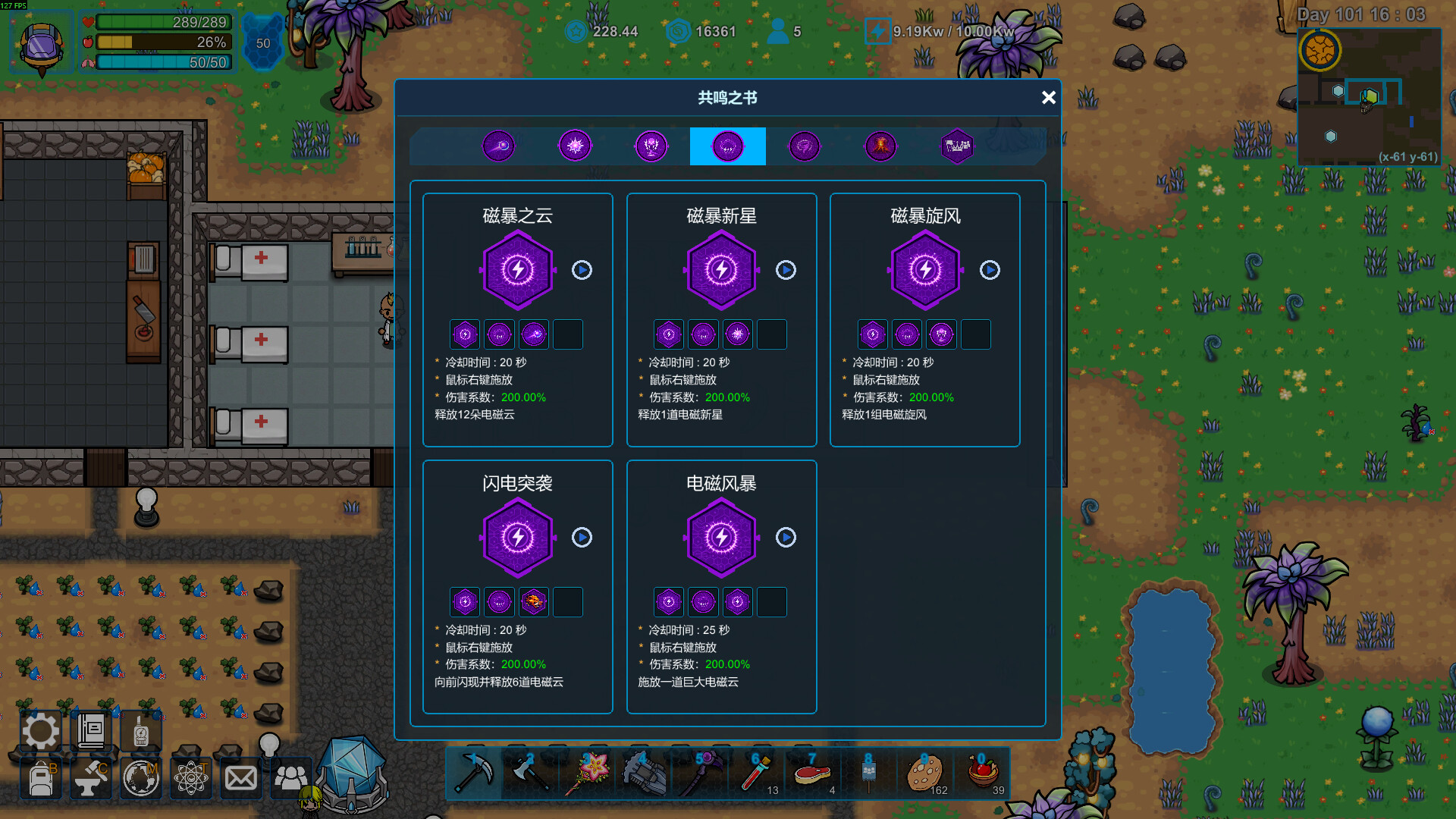Viewport: 1456px width, 819px height.
Task: Open the backpack inventory
Action: coord(41,779)
